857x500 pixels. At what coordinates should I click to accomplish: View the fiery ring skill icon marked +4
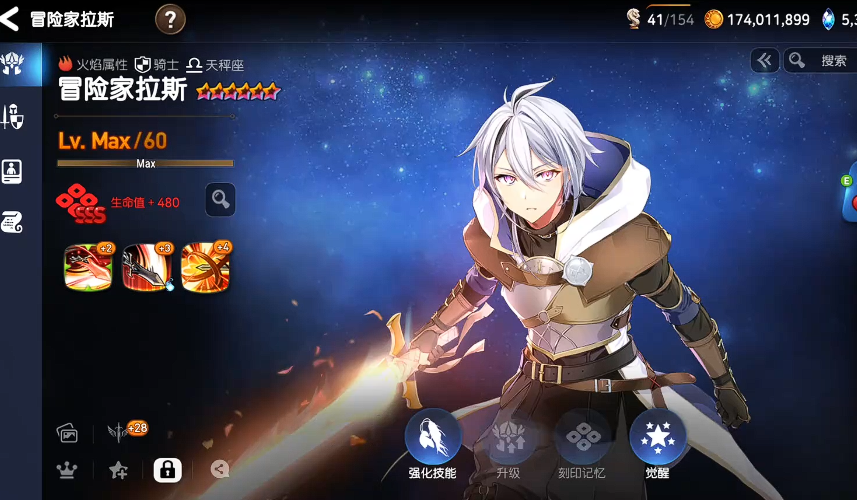click(x=206, y=267)
